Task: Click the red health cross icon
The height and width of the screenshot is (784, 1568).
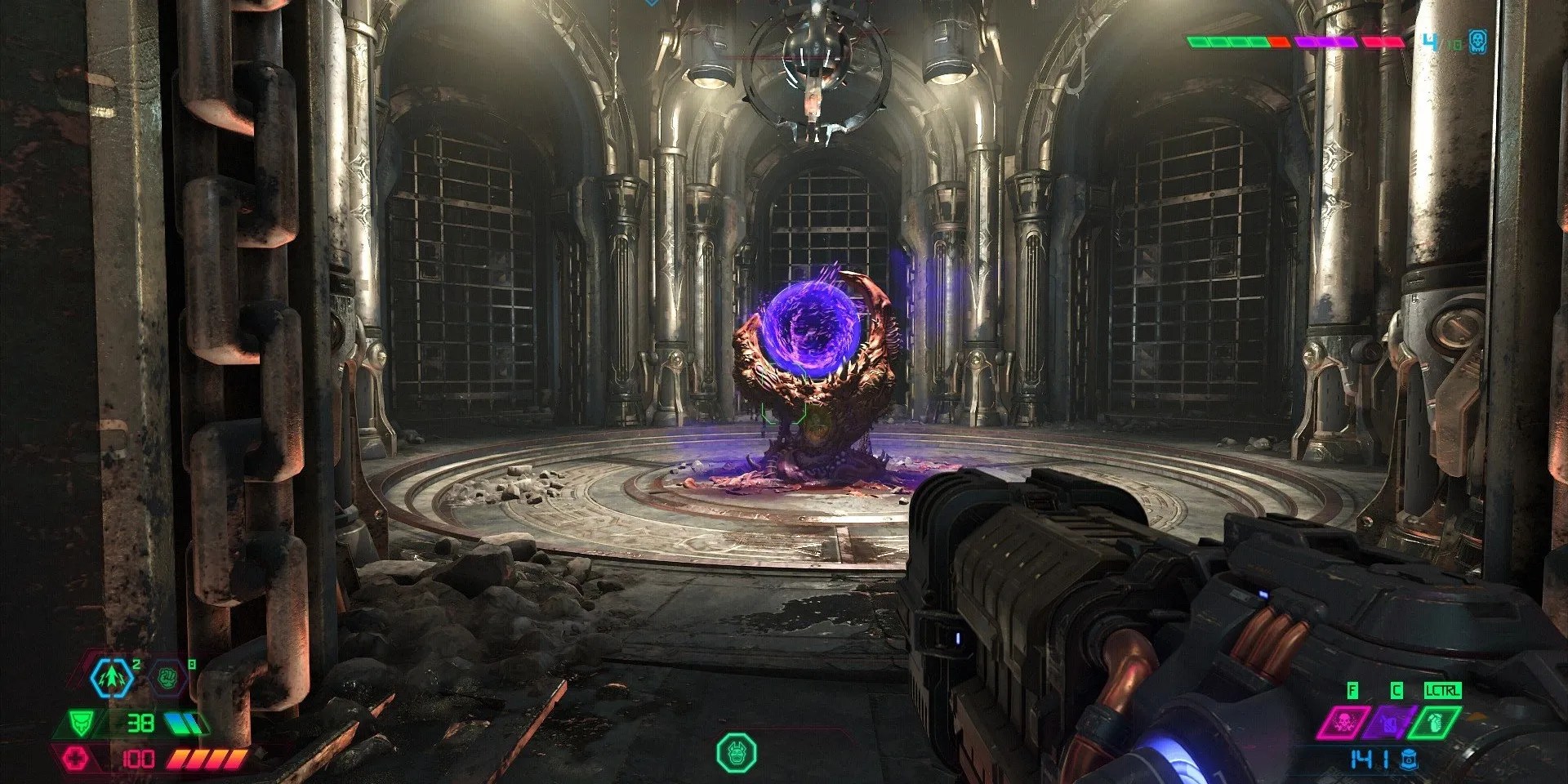Action: 78,757
